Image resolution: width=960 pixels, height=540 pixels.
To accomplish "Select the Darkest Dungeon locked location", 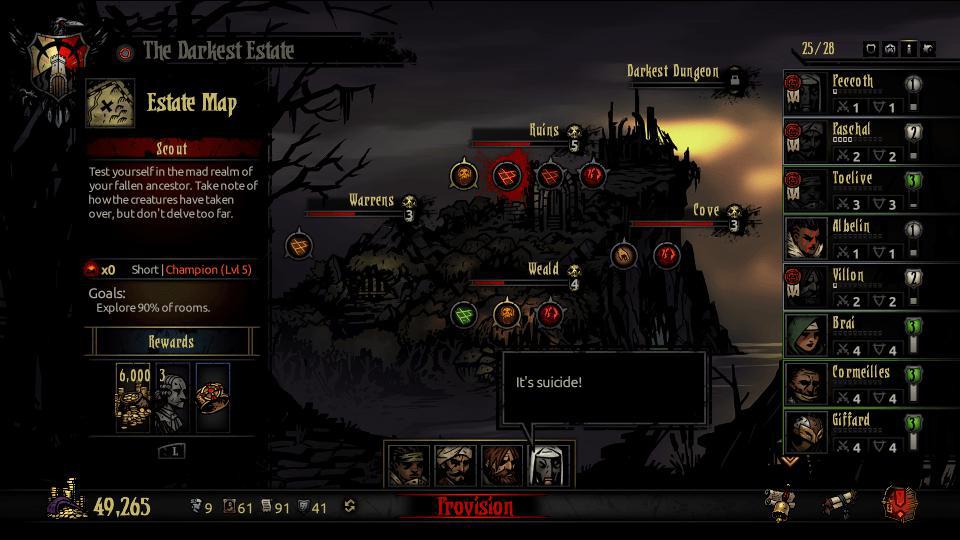I will coord(734,76).
